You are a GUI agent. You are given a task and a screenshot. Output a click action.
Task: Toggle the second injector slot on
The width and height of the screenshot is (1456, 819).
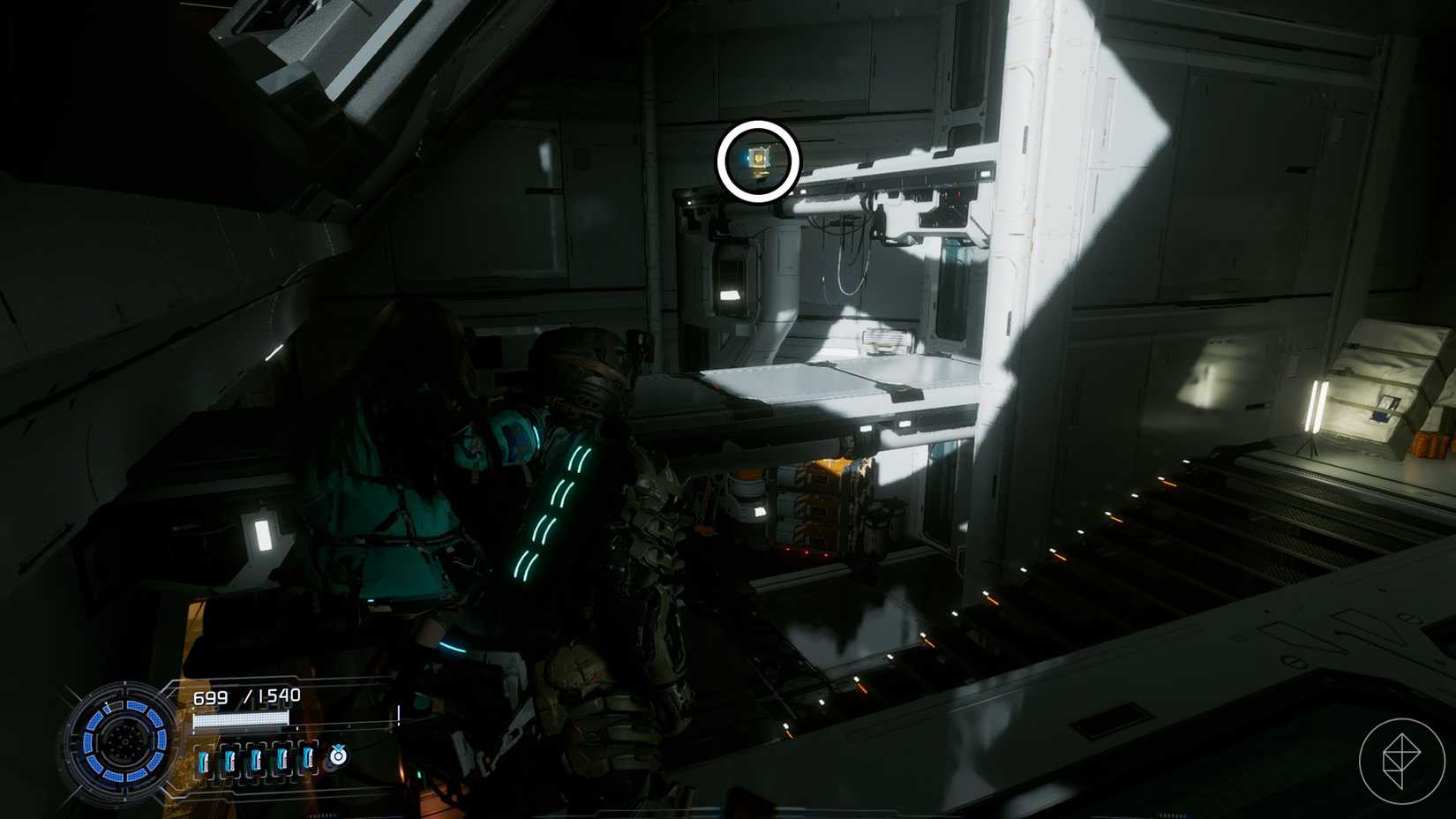230,757
